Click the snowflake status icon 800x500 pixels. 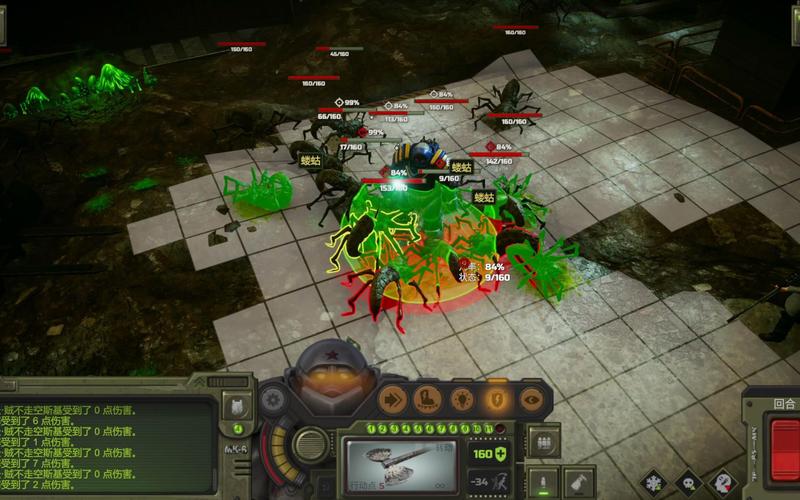tap(656, 484)
